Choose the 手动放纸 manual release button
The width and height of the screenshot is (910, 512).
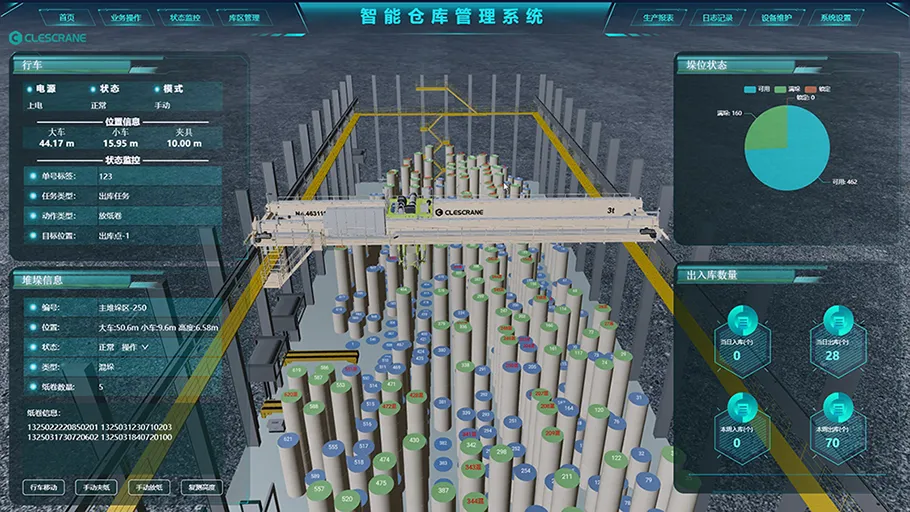pos(150,487)
